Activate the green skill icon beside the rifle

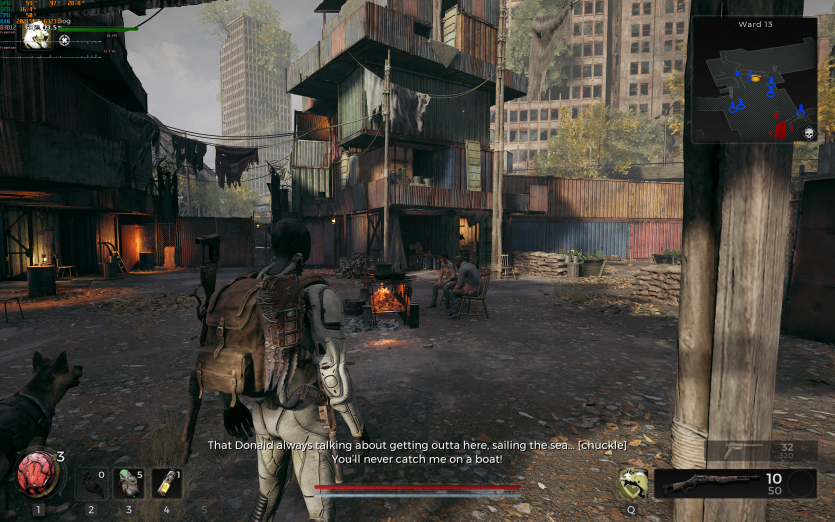[631, 484]
